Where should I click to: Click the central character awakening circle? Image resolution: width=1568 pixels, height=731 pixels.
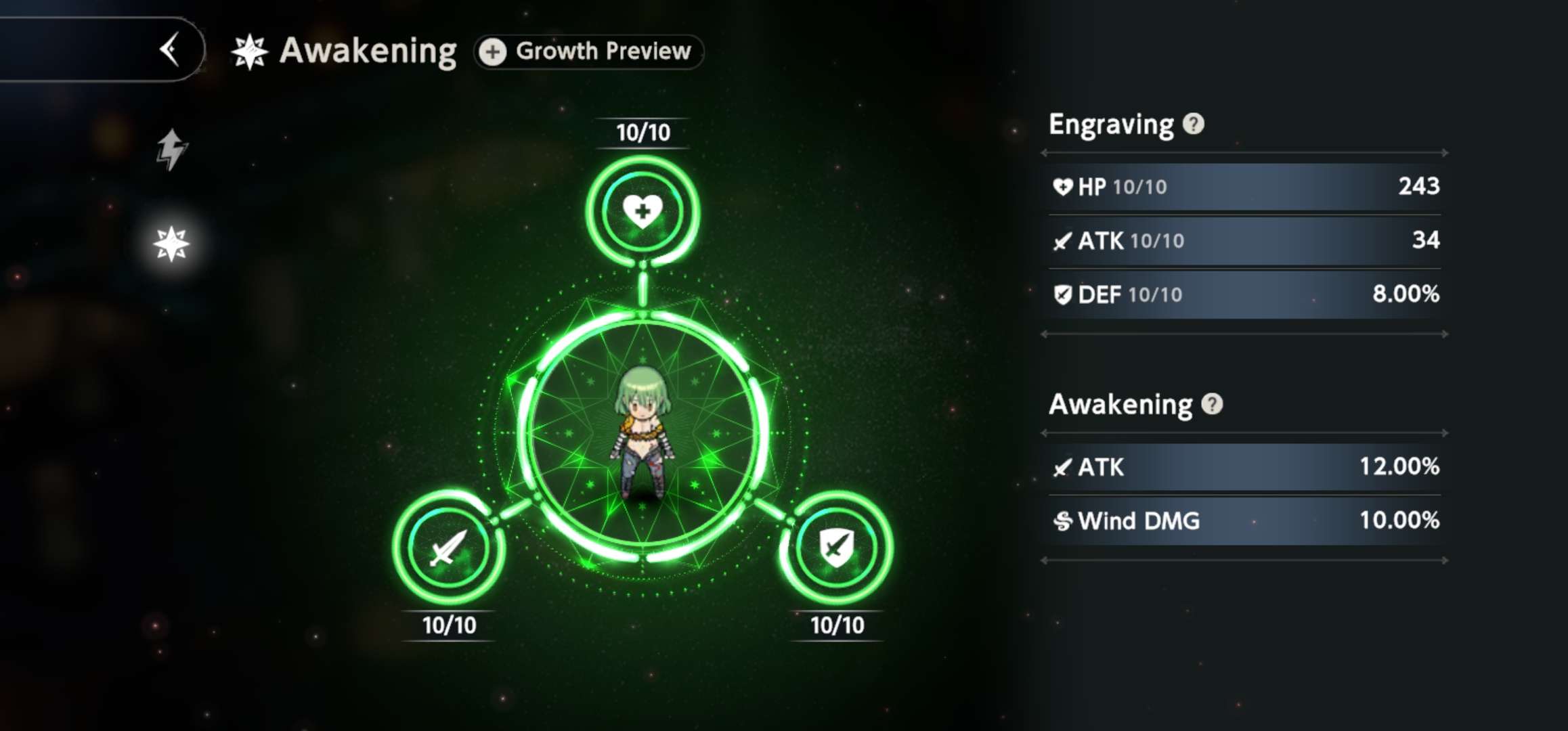coord(643,433)
